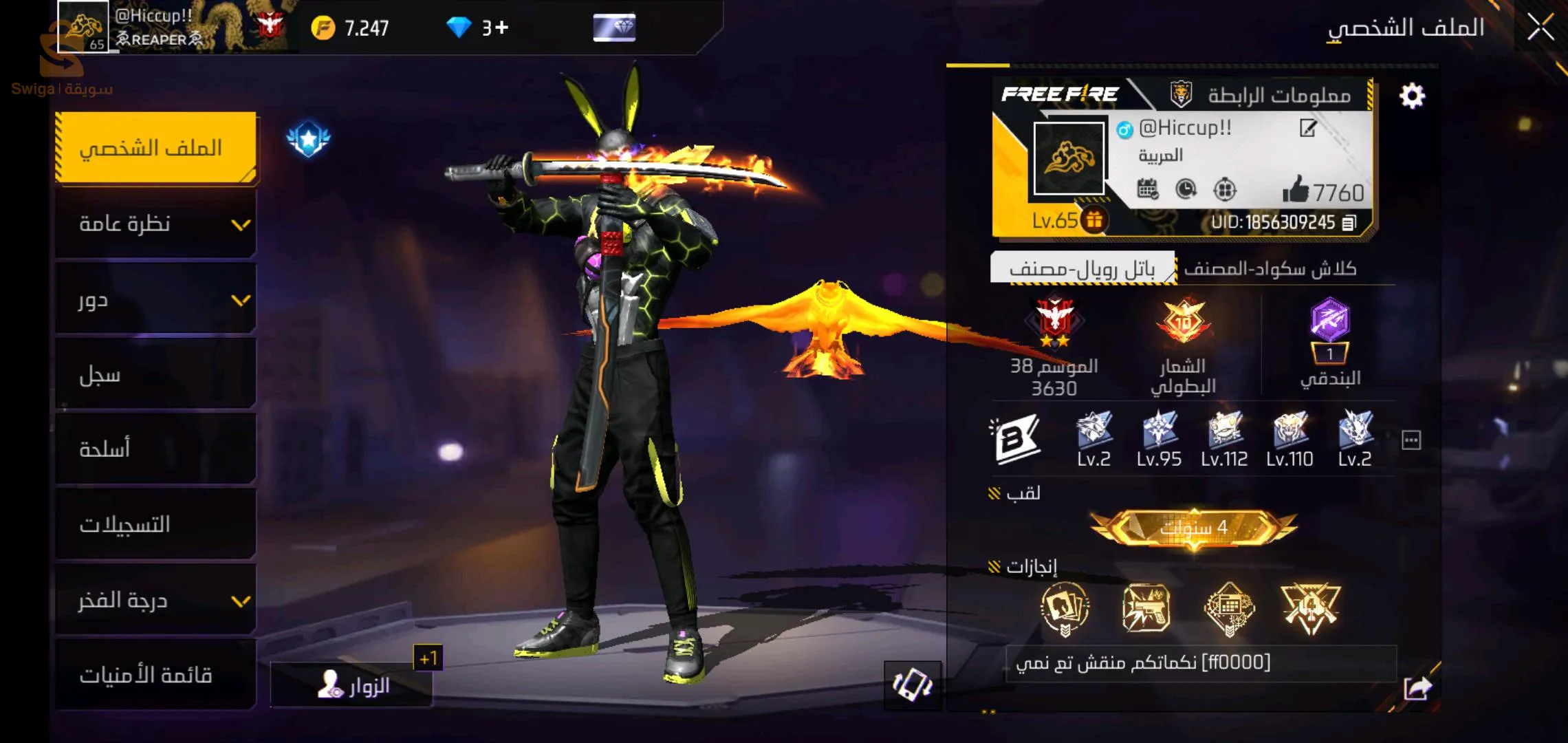Image resolution: width=1568 pixels, height=743 pixels.
Task: Click the thumbs-up likes button
Action: (1296, 189)
